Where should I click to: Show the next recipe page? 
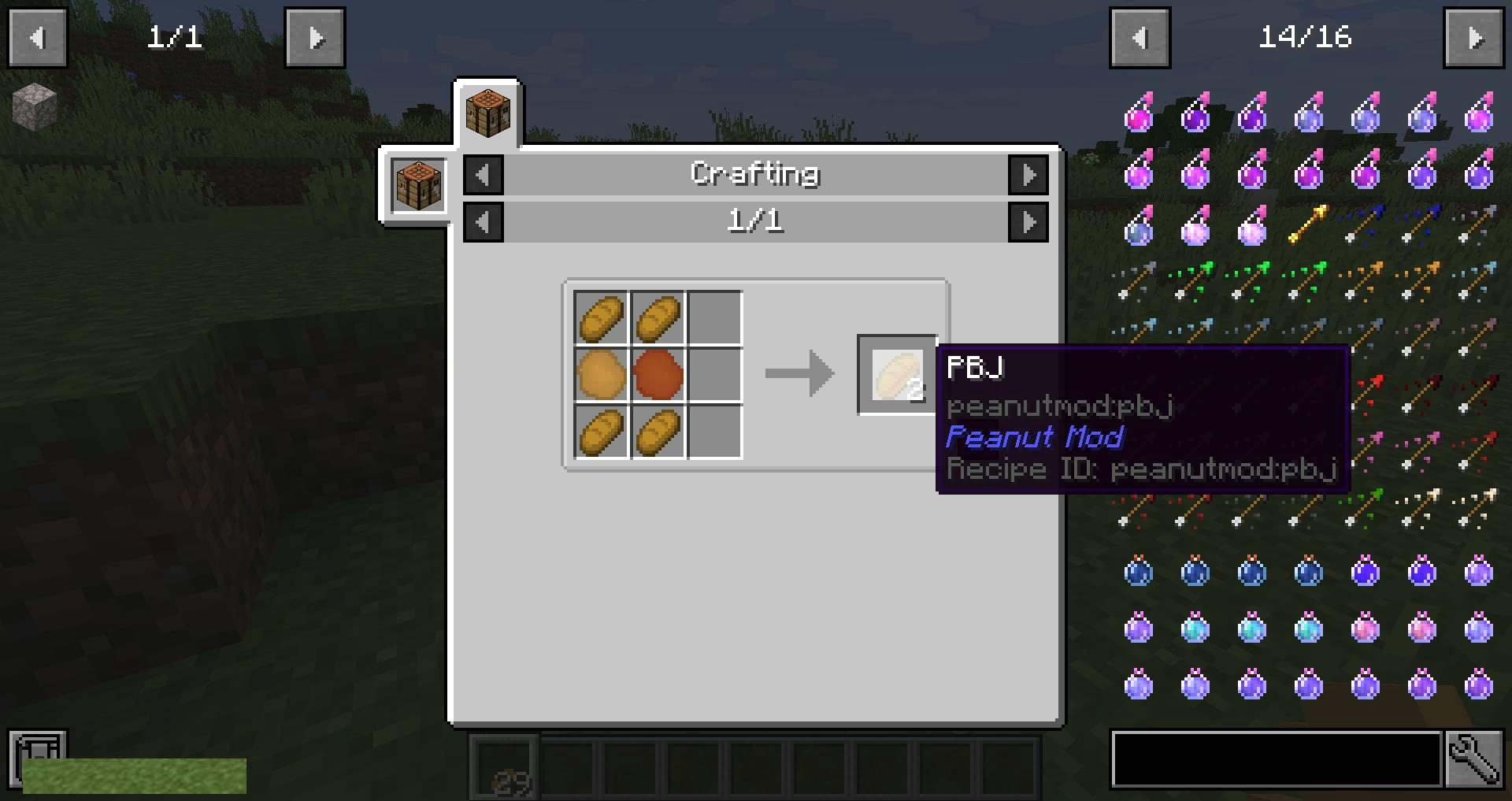pos(1028,222)
